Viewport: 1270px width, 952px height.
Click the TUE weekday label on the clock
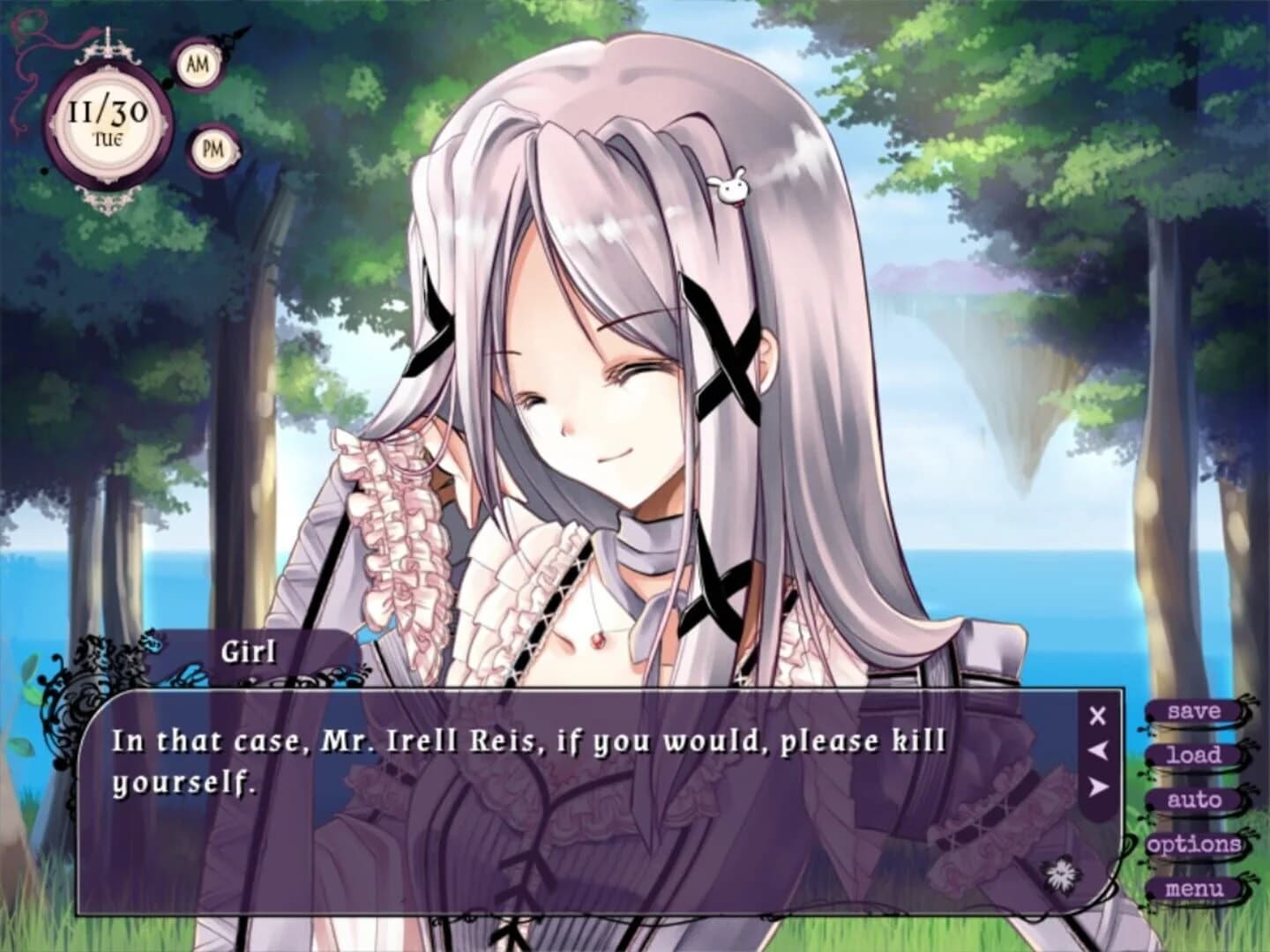pyautogui.click(x=110, y=139)
